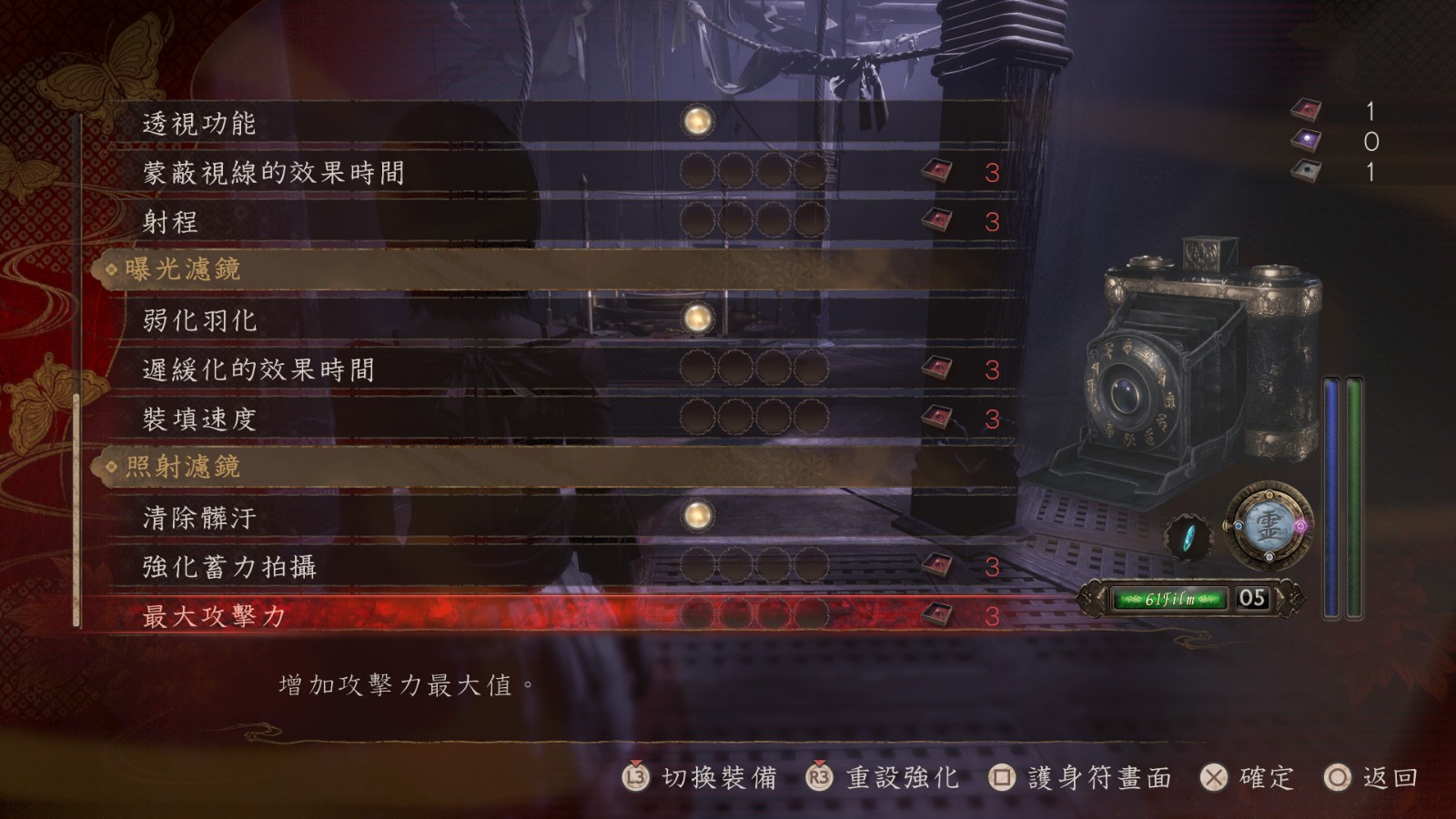Viewport: 1456px width, 819px height.
Task: Click the 靈 lens dial icon
Action: tap(1269, 526)
